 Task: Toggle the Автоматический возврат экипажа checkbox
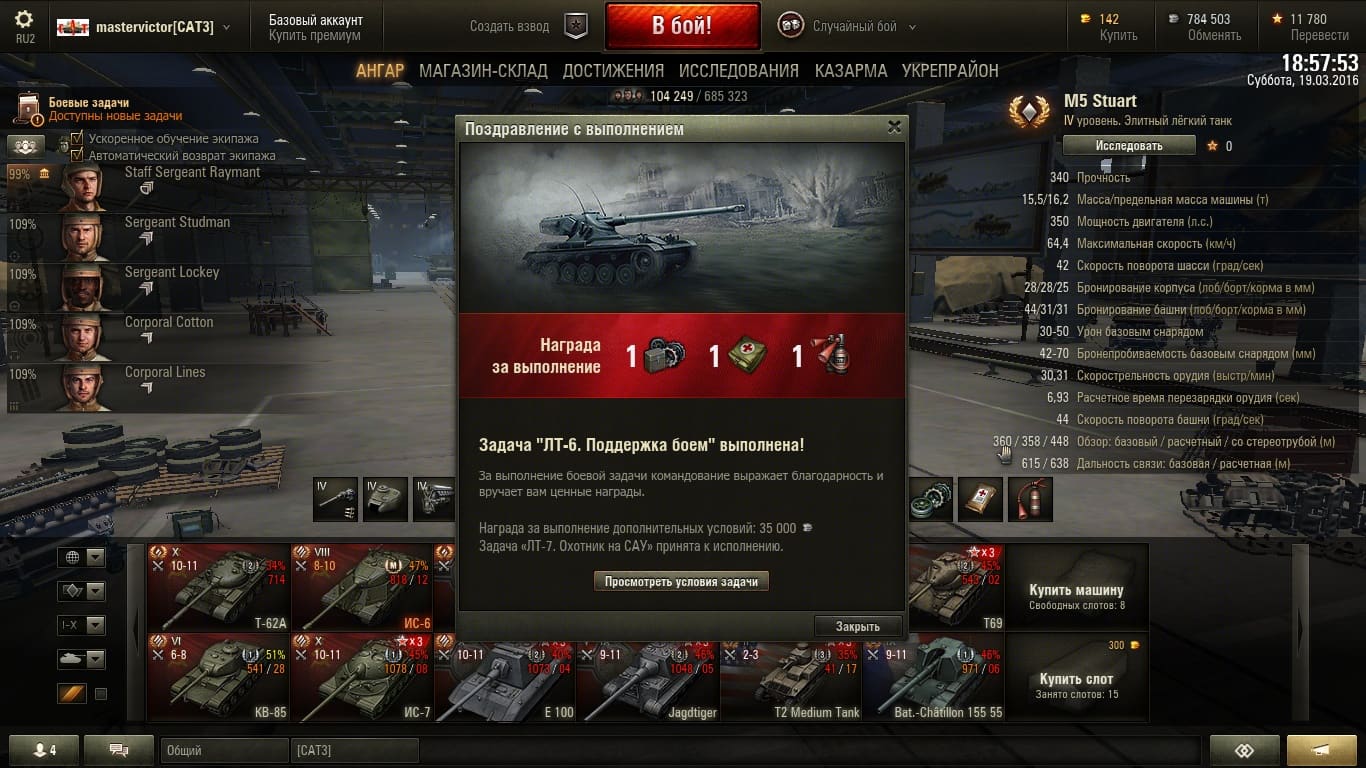(x=77, y=155)
